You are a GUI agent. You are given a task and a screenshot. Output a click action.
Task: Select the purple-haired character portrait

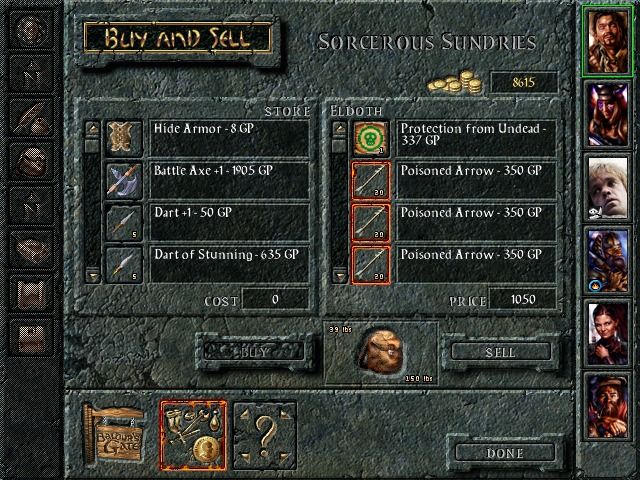click(609, 113)
